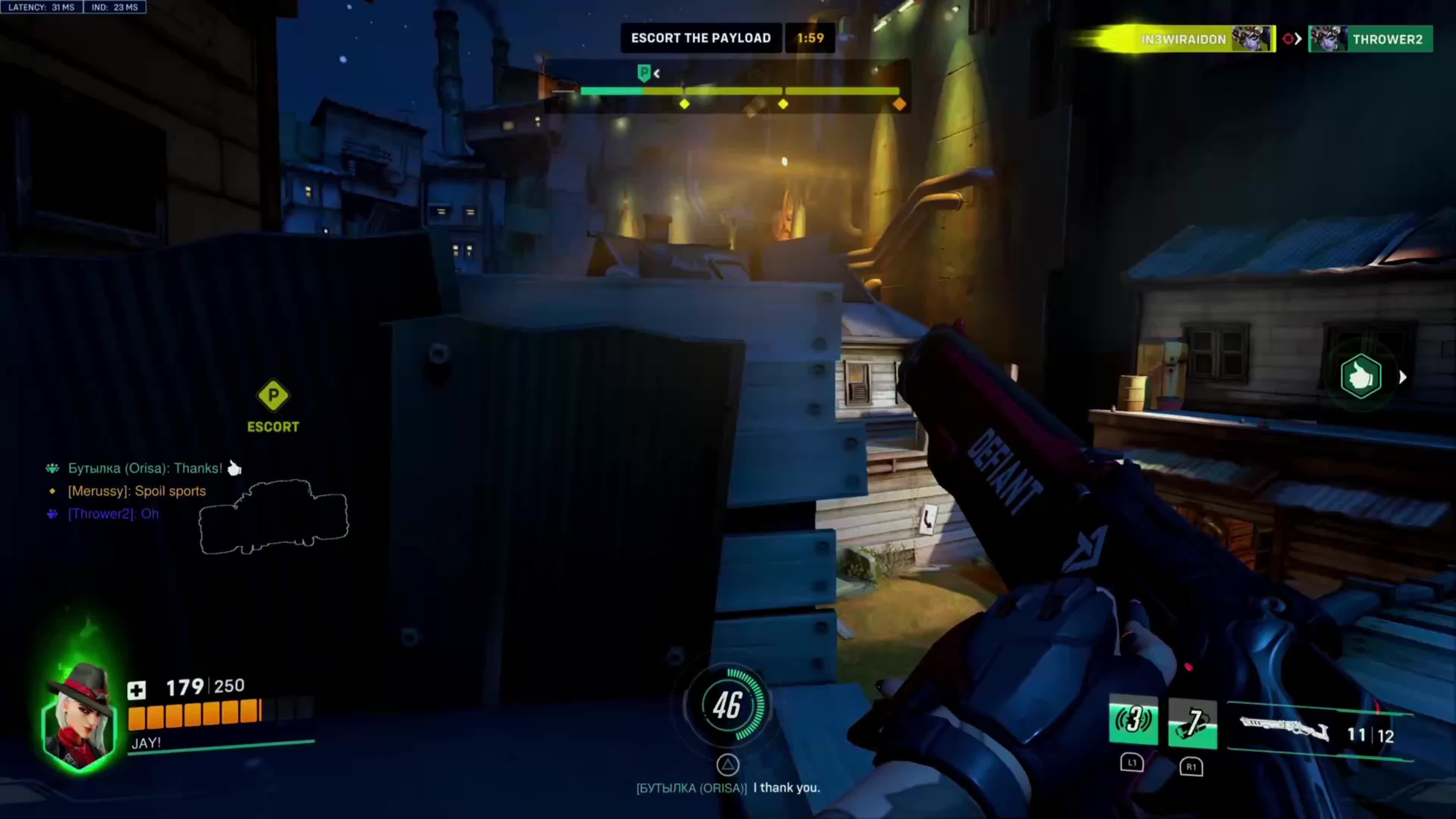Select the orange final checkpoint diamond

899,104
